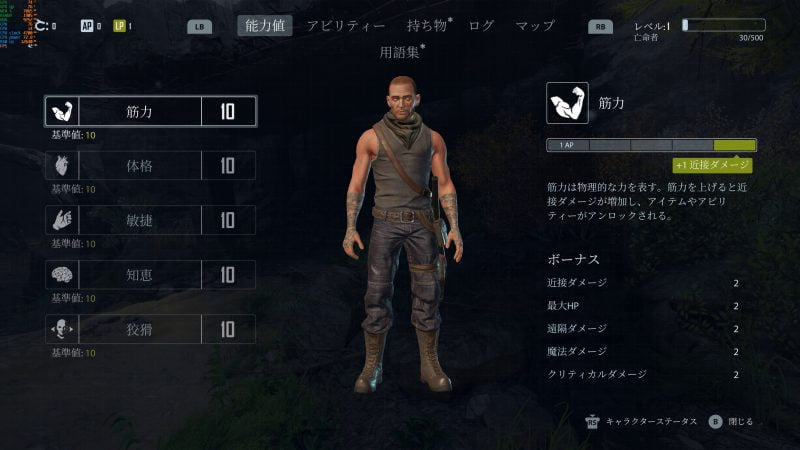The height and width of the screenshot is (450, 800).
Task: Select the 狡猾 attribute row
Action: 151,329
